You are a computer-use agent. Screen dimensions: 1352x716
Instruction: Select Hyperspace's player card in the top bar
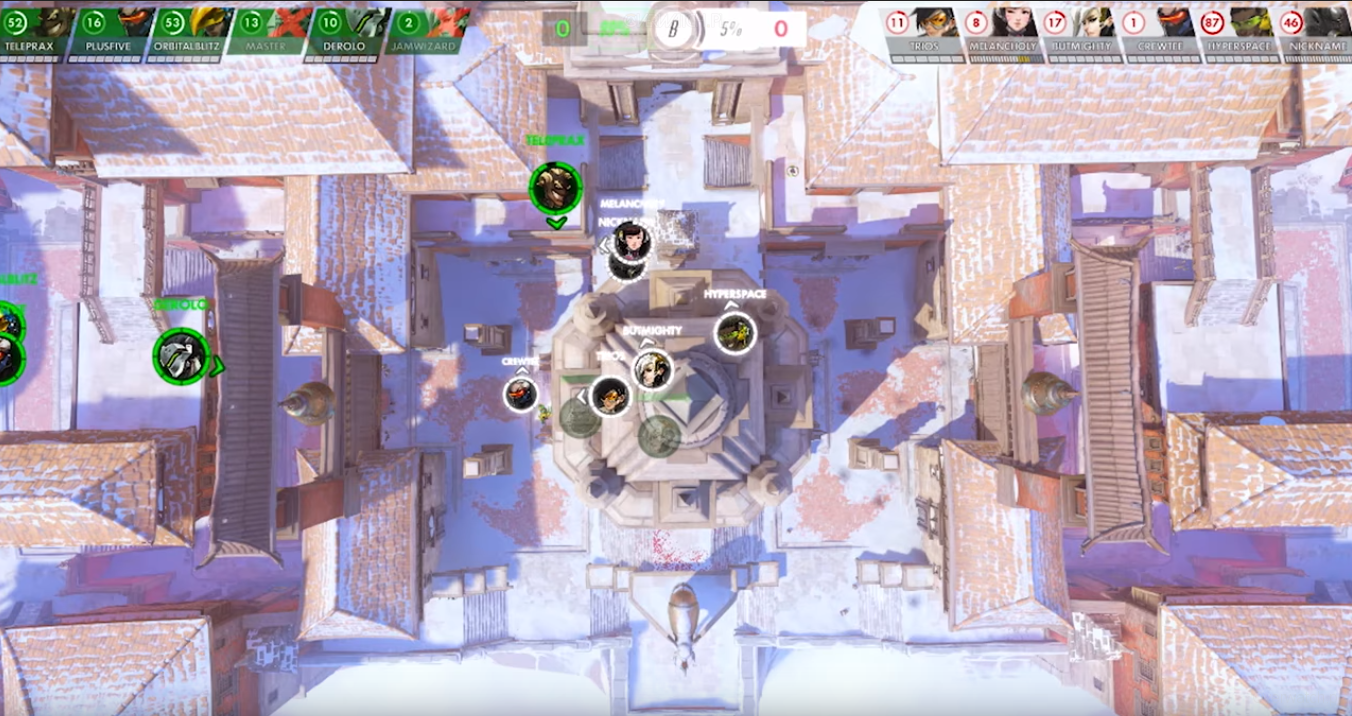coord(1241,32)
